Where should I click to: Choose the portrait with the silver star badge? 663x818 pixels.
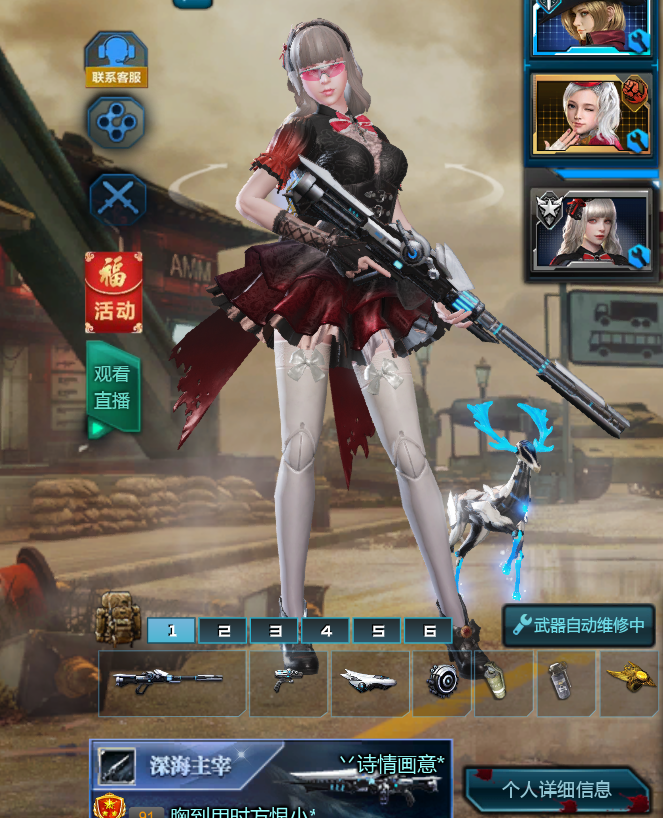[591, 231]
